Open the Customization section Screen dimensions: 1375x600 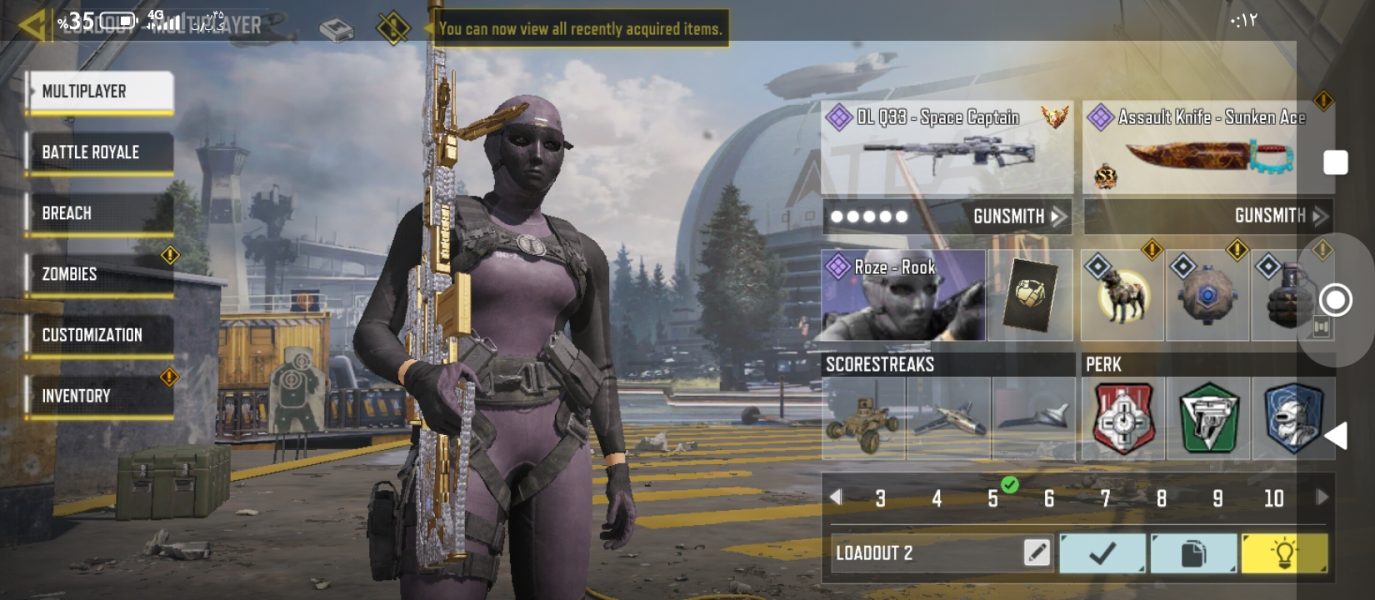[x=99, y=335]
